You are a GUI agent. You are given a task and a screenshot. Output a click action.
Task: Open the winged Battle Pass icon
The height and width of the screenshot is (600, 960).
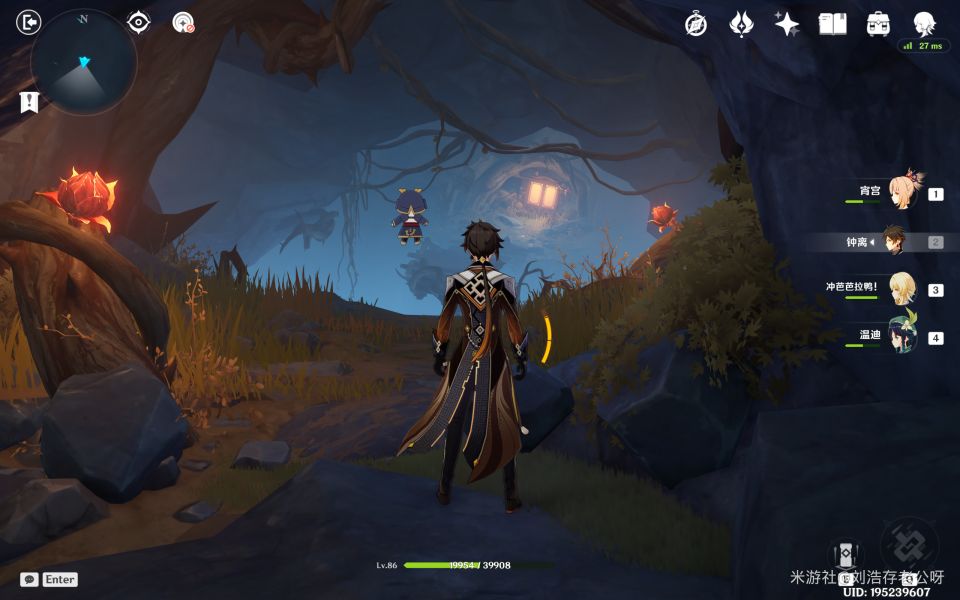point(741,24)
